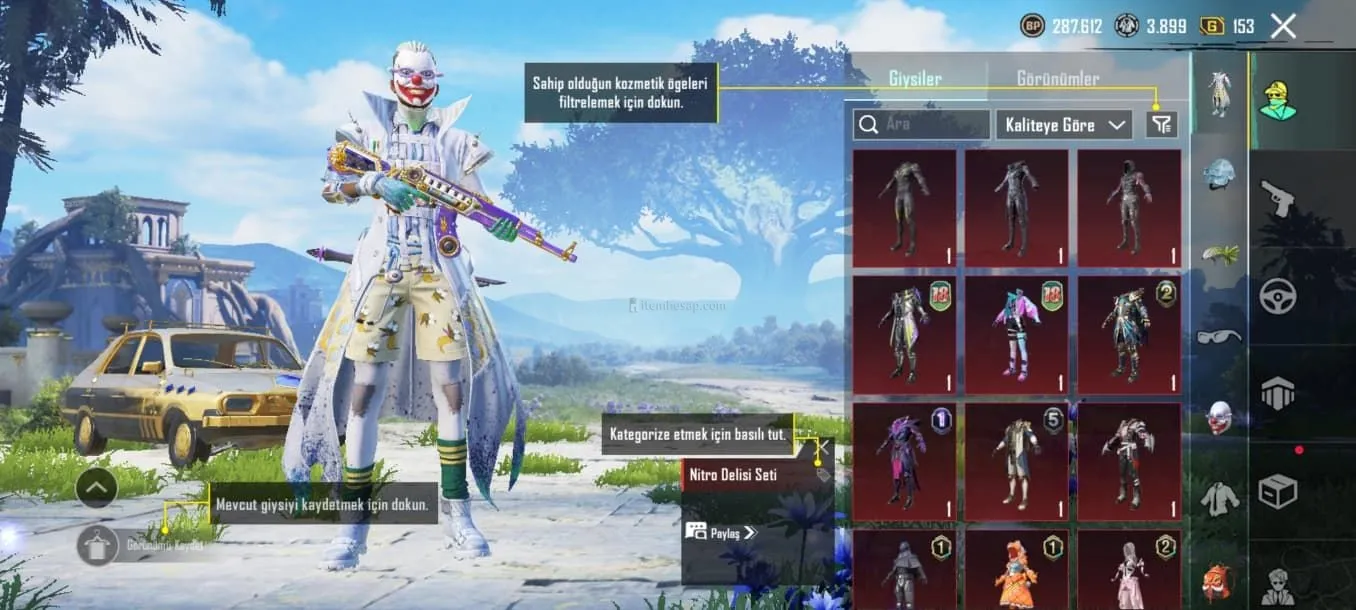1356x610 pixels.
Task: Show the clown mask category
Action: (x=1219, y=416)
